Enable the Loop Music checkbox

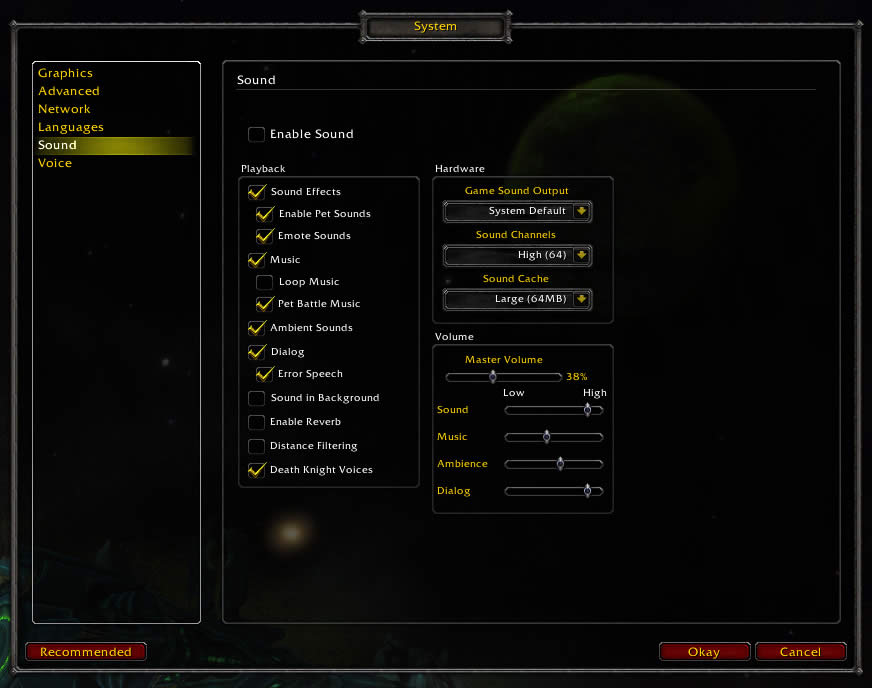coord(265,282)
